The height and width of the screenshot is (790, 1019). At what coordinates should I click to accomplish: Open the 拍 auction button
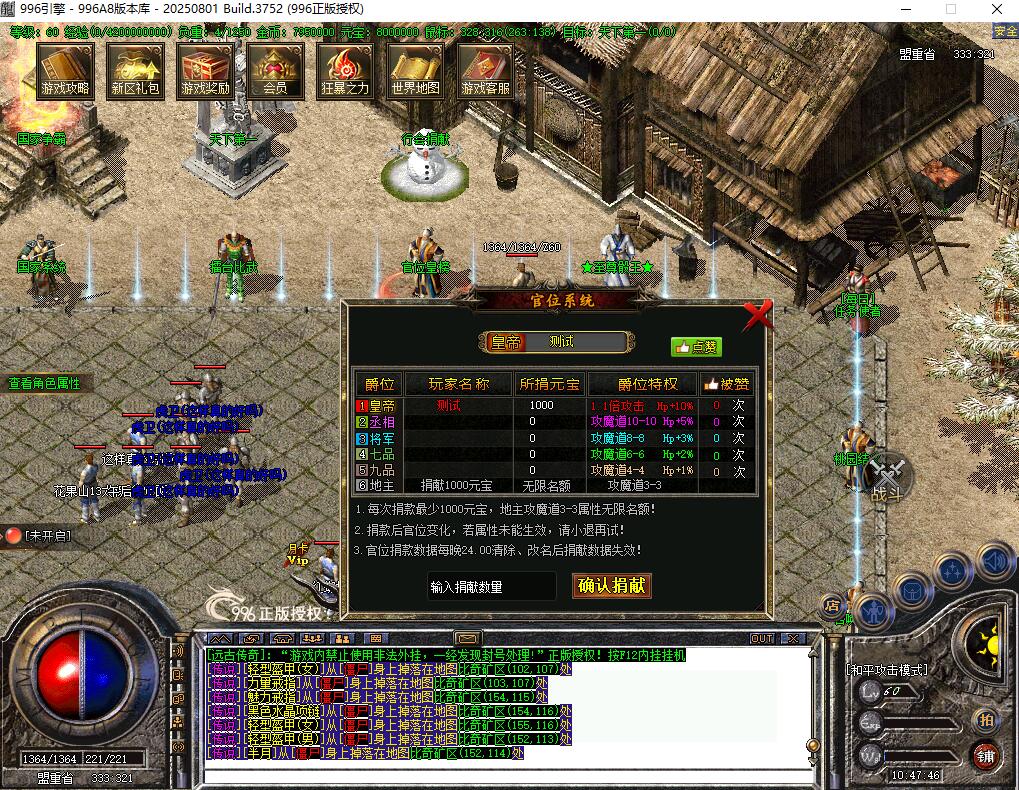tap(986, 720)
